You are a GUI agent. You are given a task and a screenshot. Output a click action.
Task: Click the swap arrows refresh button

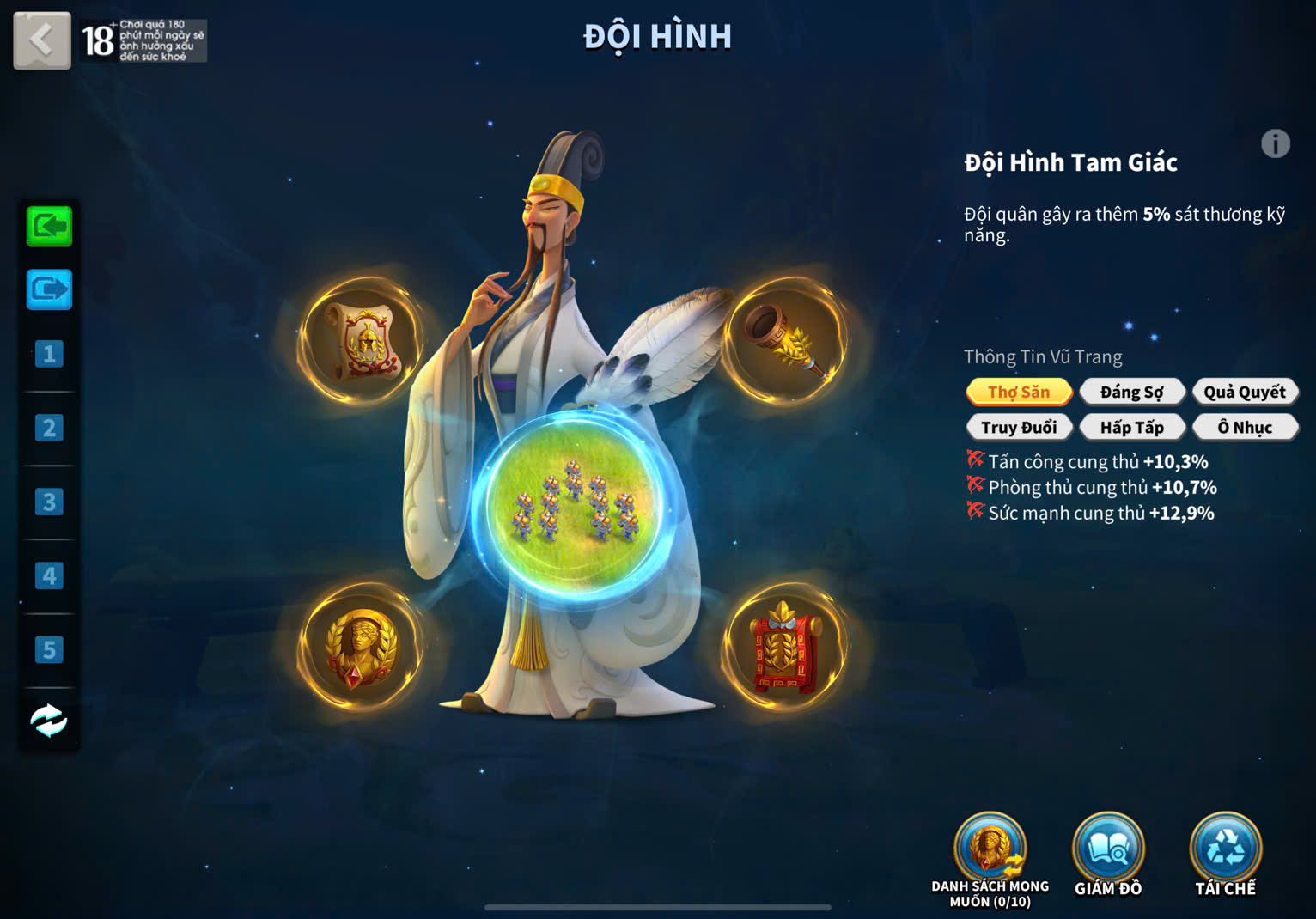coord(49,721)
